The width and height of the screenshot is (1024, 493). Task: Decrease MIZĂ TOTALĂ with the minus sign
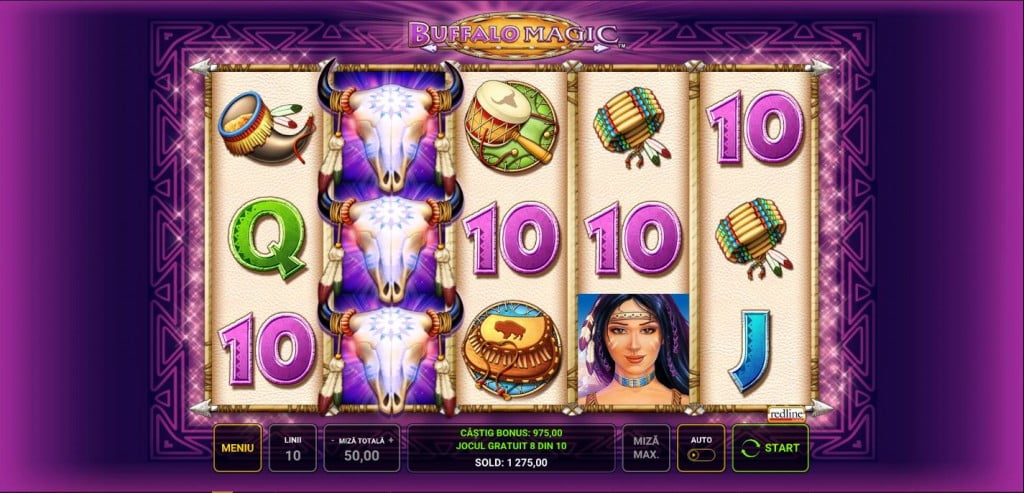(332, 439)
